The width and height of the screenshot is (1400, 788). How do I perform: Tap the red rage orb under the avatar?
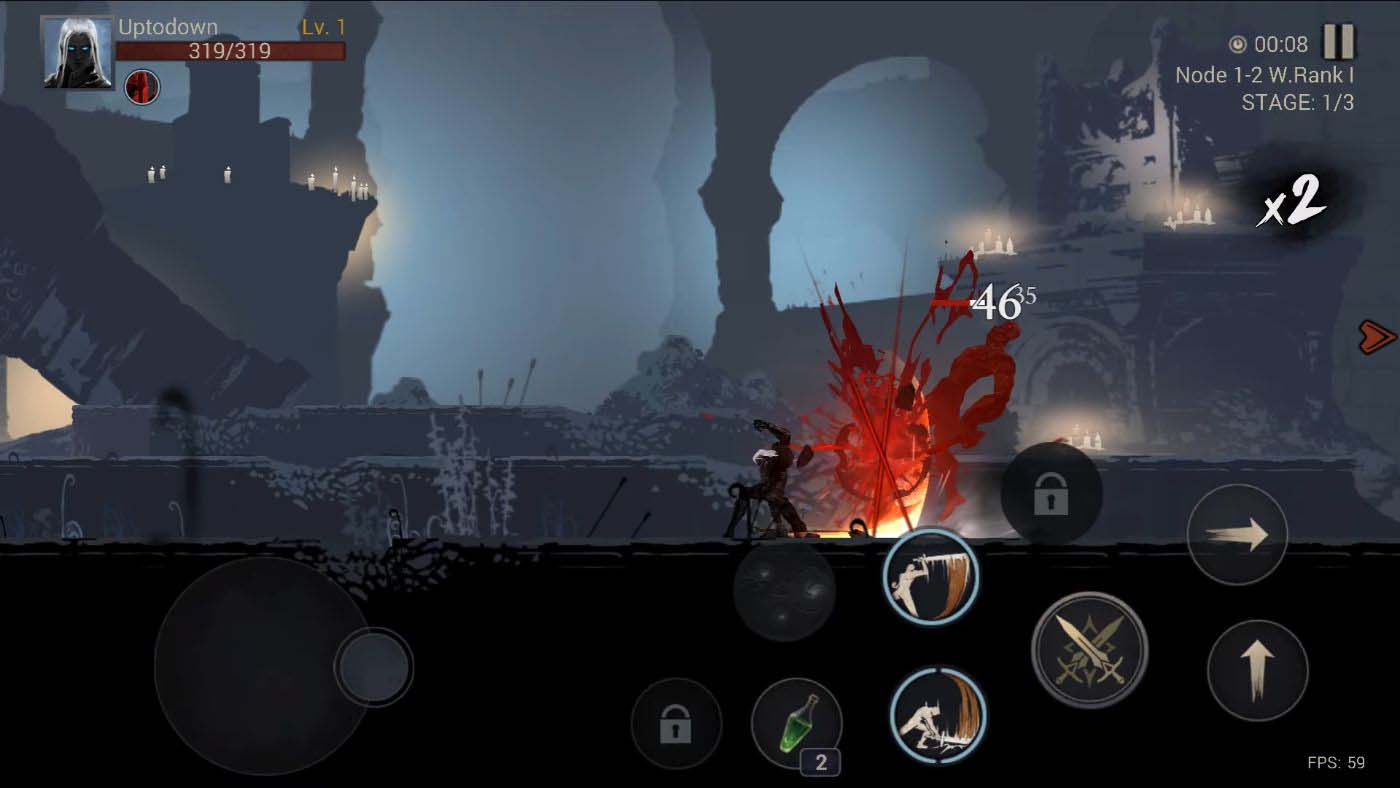(141, 87)
